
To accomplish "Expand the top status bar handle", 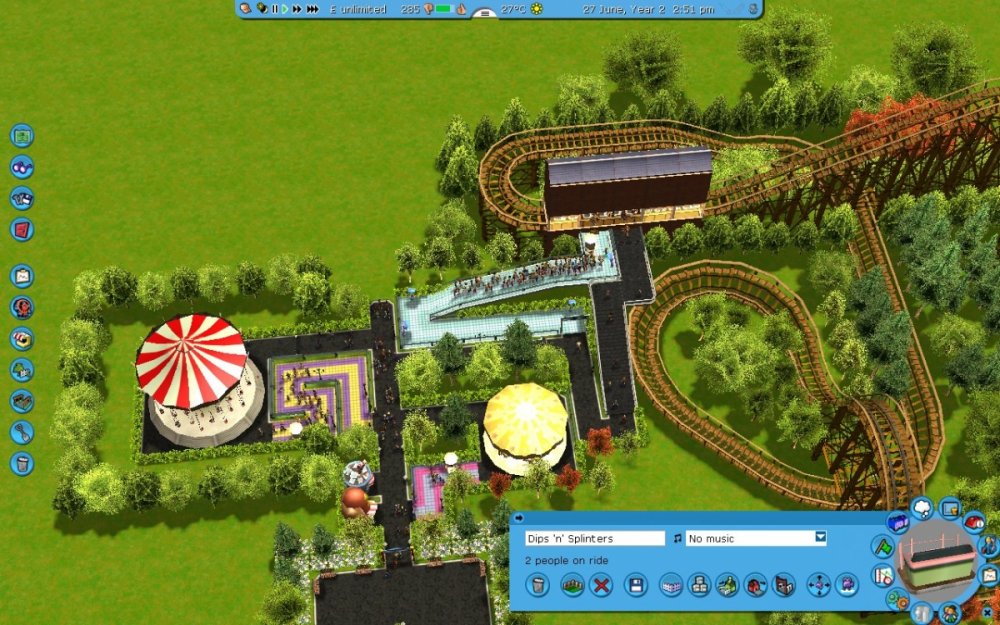I will (x=484, y=14).
